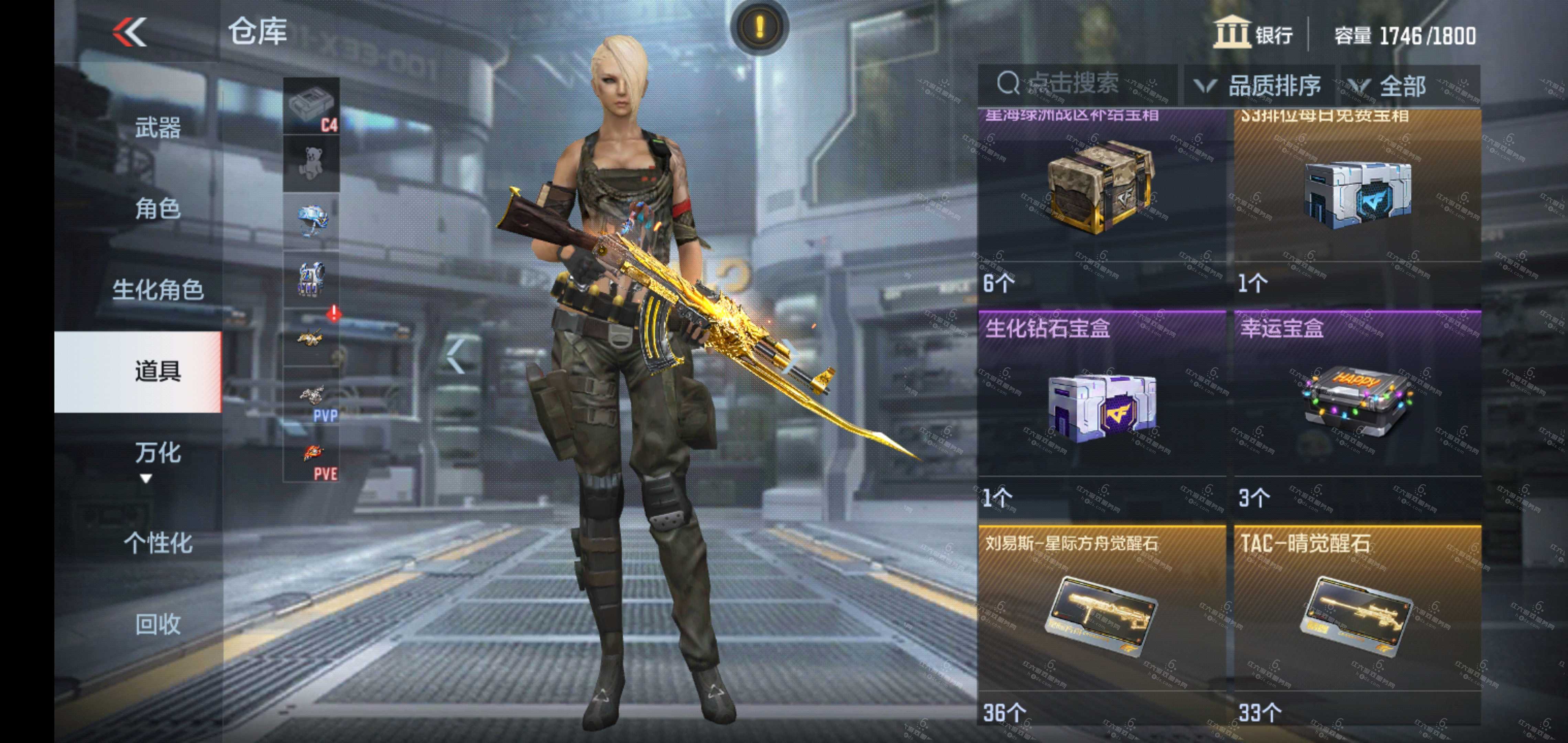Switch to the 武器 weapons tab

pyautogui.click(x=157, y=128)
